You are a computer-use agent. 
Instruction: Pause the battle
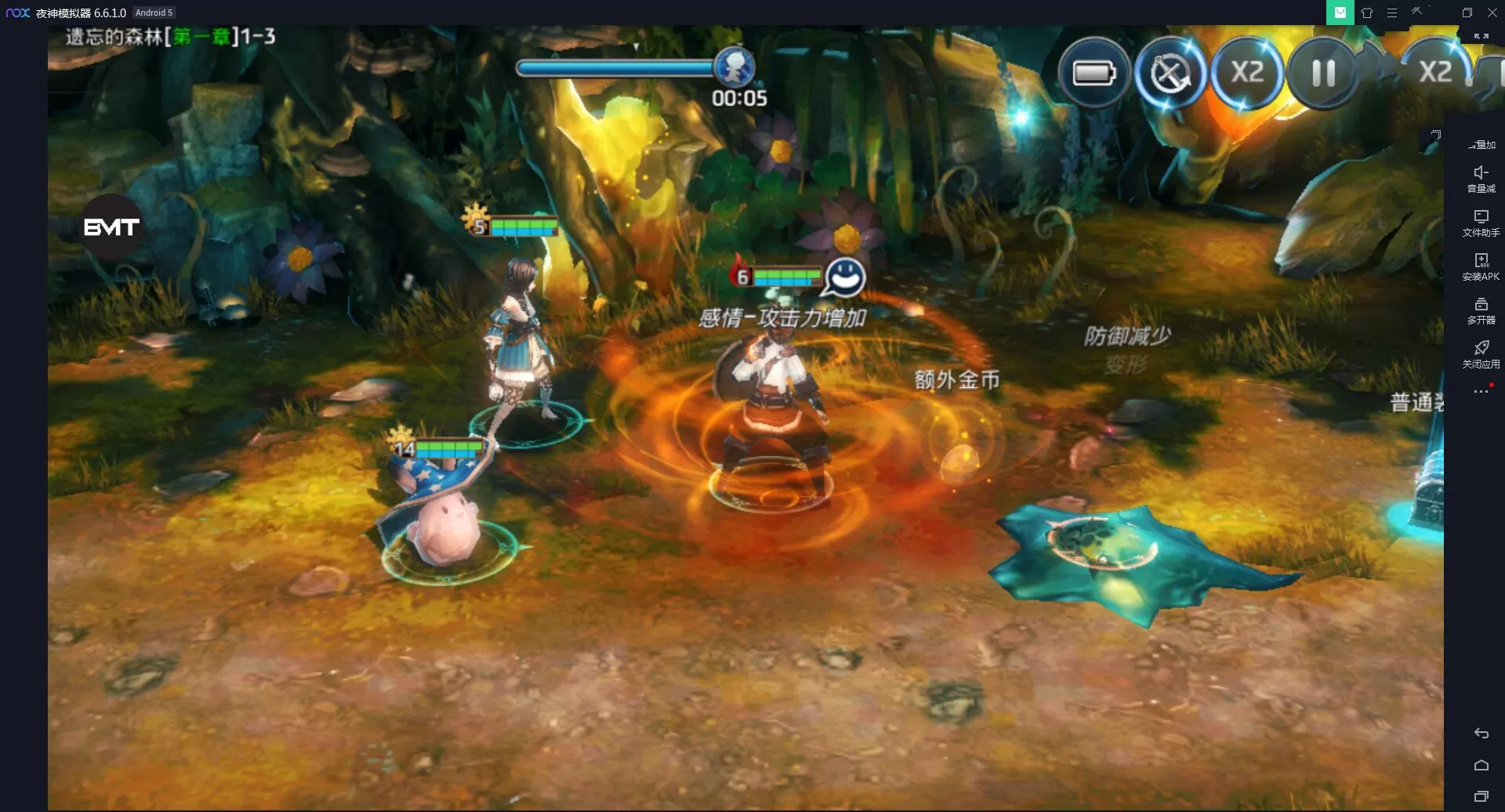click(1323, 74)
